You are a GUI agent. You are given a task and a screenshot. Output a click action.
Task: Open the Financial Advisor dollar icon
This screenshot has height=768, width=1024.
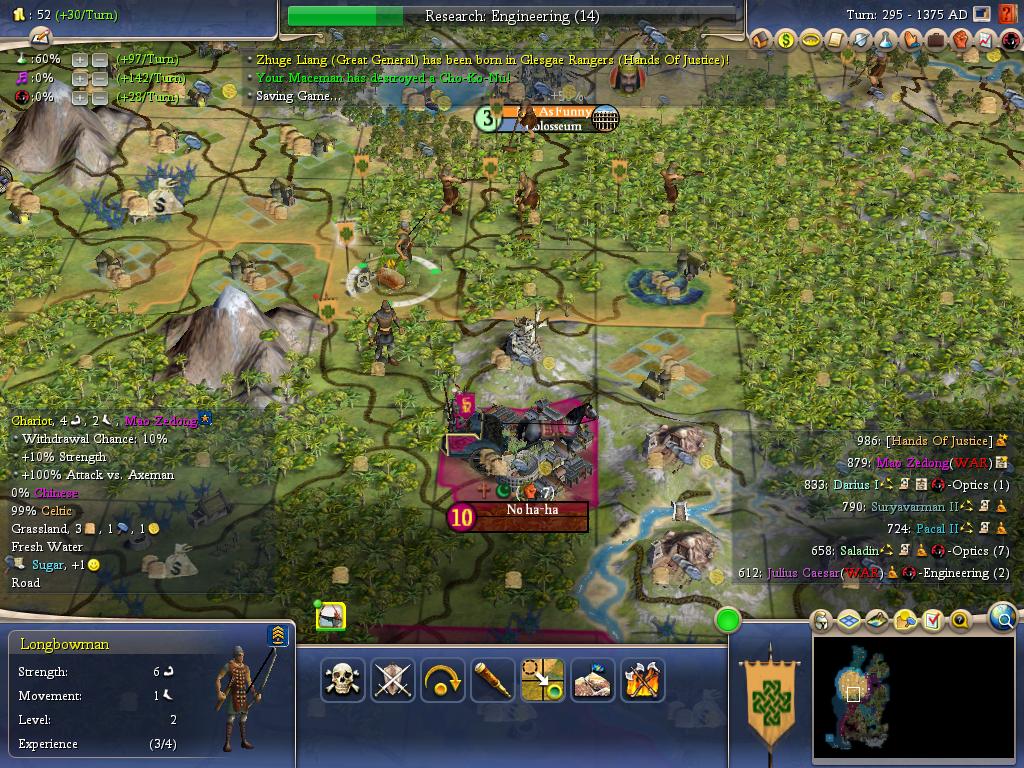786,40
